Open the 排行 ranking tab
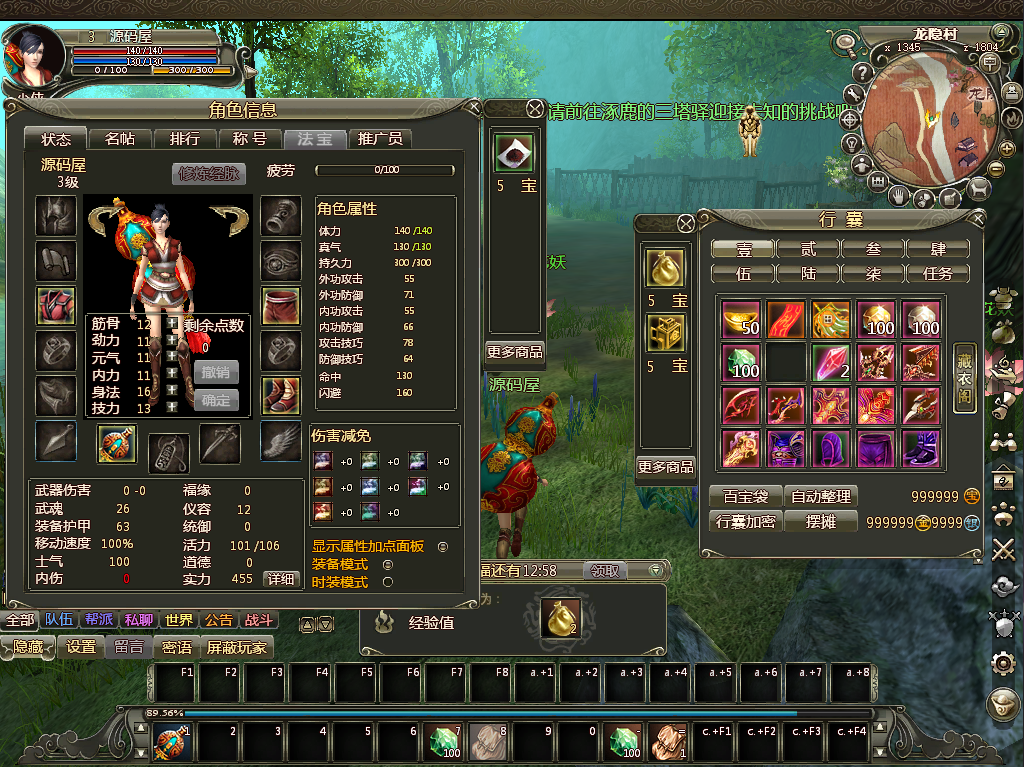 (184, 139)
